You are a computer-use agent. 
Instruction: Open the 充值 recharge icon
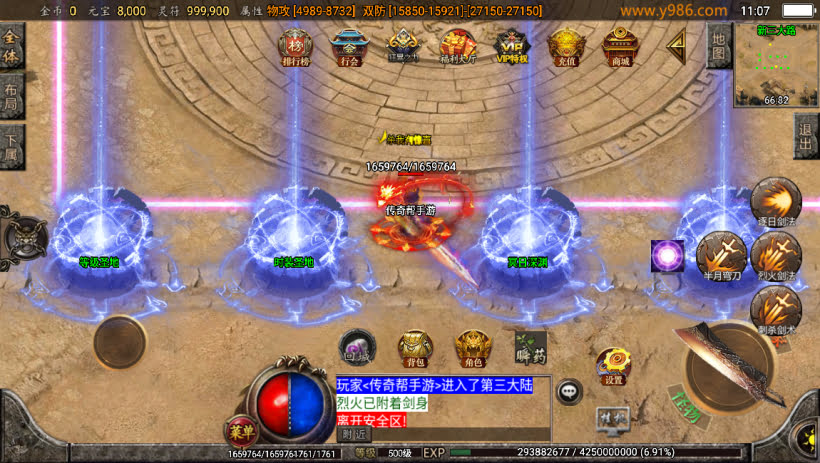565,46
